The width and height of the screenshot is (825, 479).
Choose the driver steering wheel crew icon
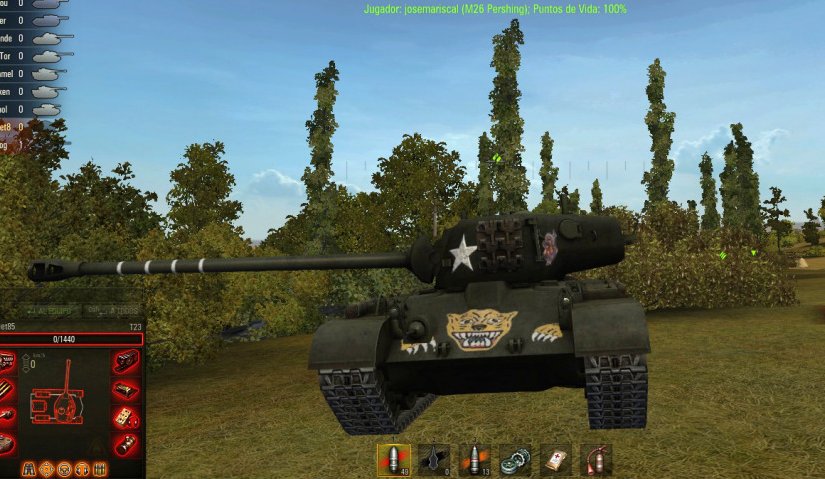coord(64,468)
